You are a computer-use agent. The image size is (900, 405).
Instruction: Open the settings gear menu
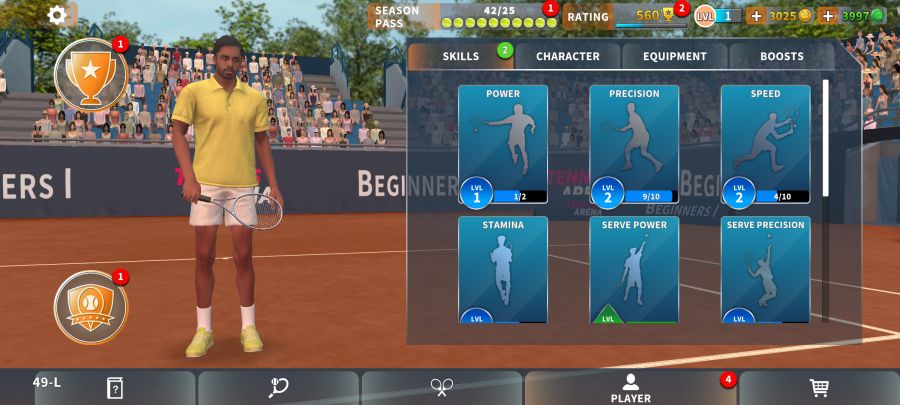[58, 15]
